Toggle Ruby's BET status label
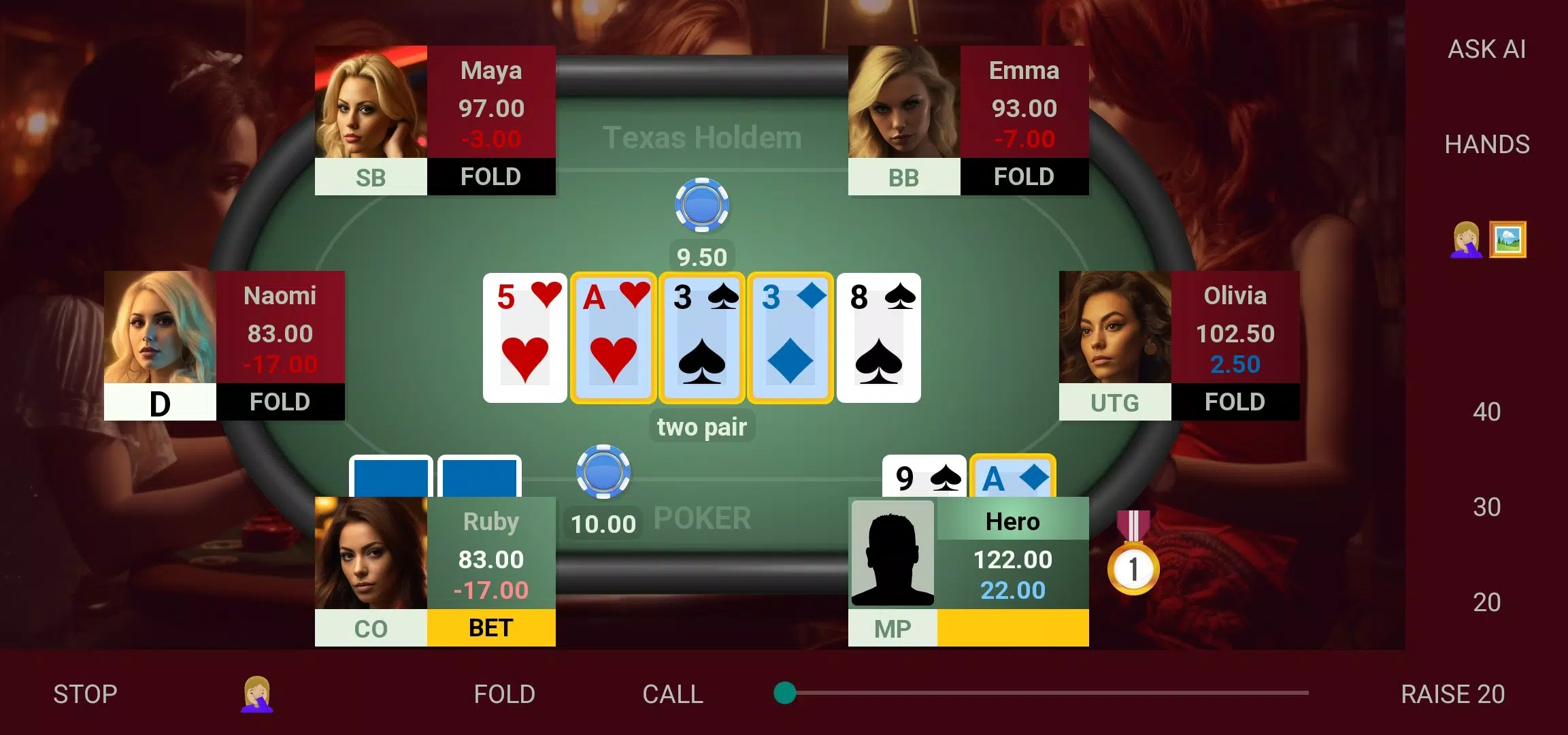Screen dimensions: 1568x735 click(x=490, y=627)
